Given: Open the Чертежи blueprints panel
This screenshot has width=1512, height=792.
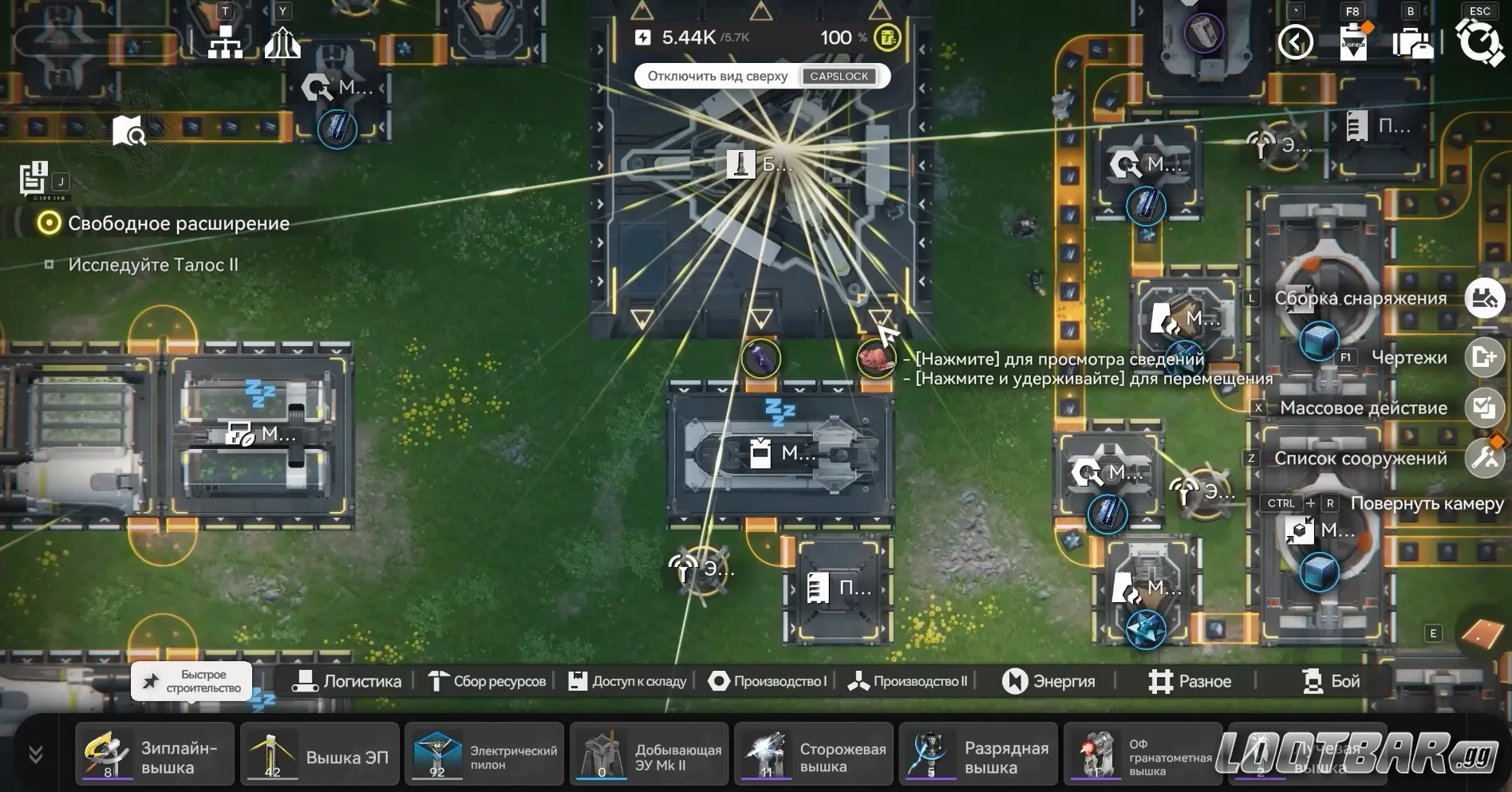Looking at the screenshot, I should pyautogui.click(x=1486, y=357).
